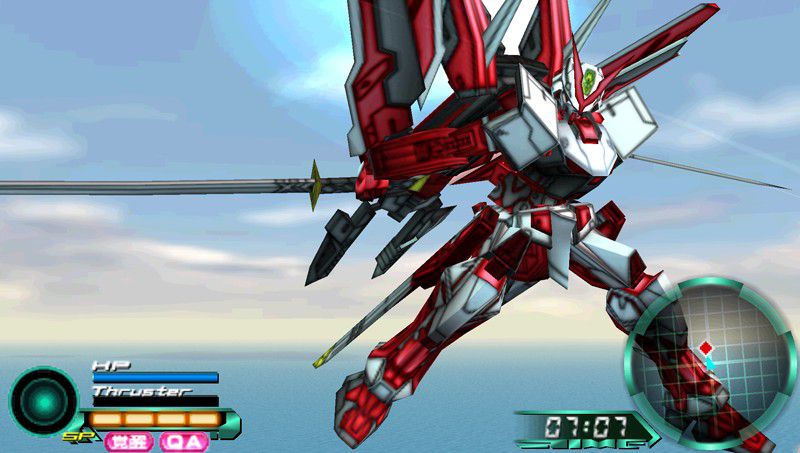The width and height of the screenshot is (800, 453).
Task: Click the circular radar minimap
Action: click(x=711, y=362)
